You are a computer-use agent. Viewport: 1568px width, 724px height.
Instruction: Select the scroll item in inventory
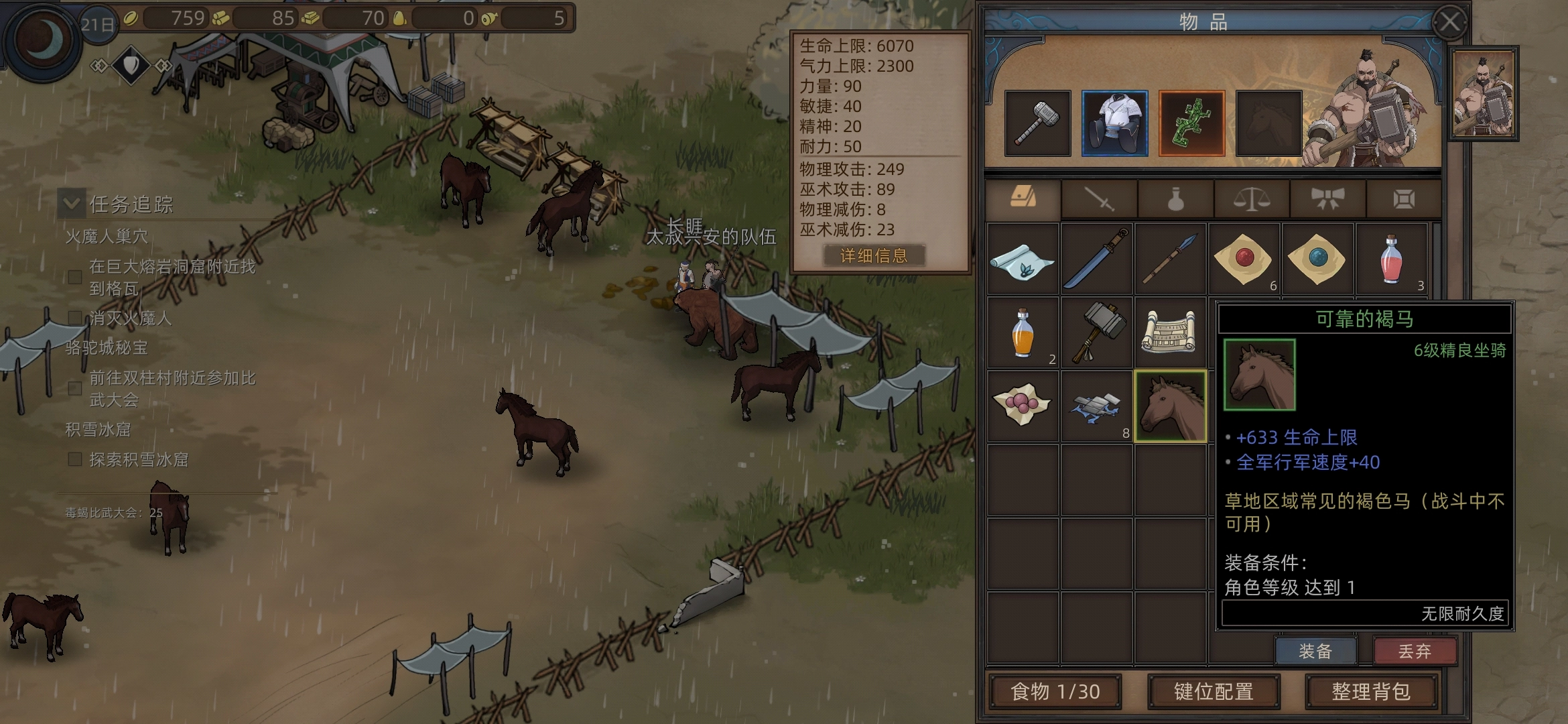tap(1171, 333)
